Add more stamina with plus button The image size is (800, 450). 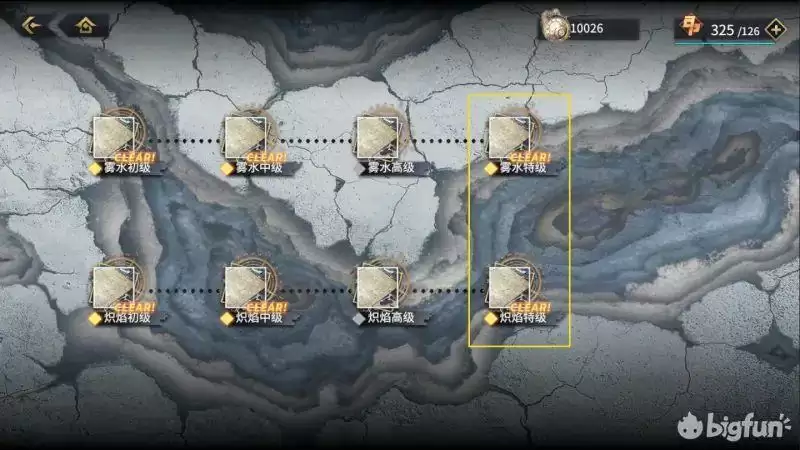coord(774,29)
